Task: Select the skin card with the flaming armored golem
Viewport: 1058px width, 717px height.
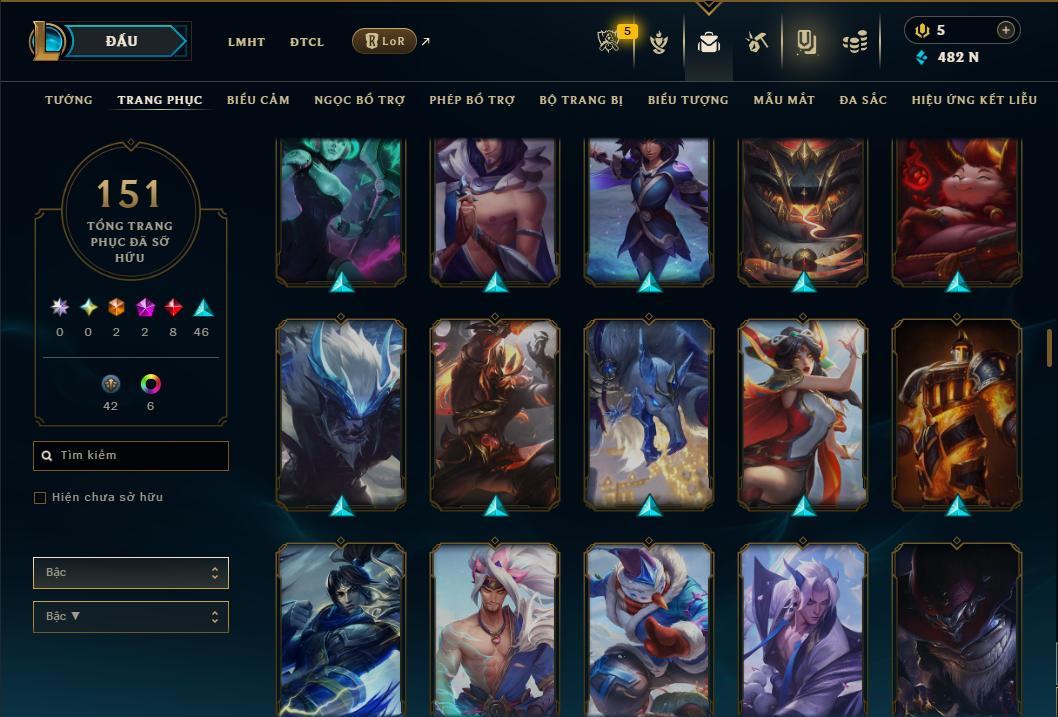Action: point(957,413)
